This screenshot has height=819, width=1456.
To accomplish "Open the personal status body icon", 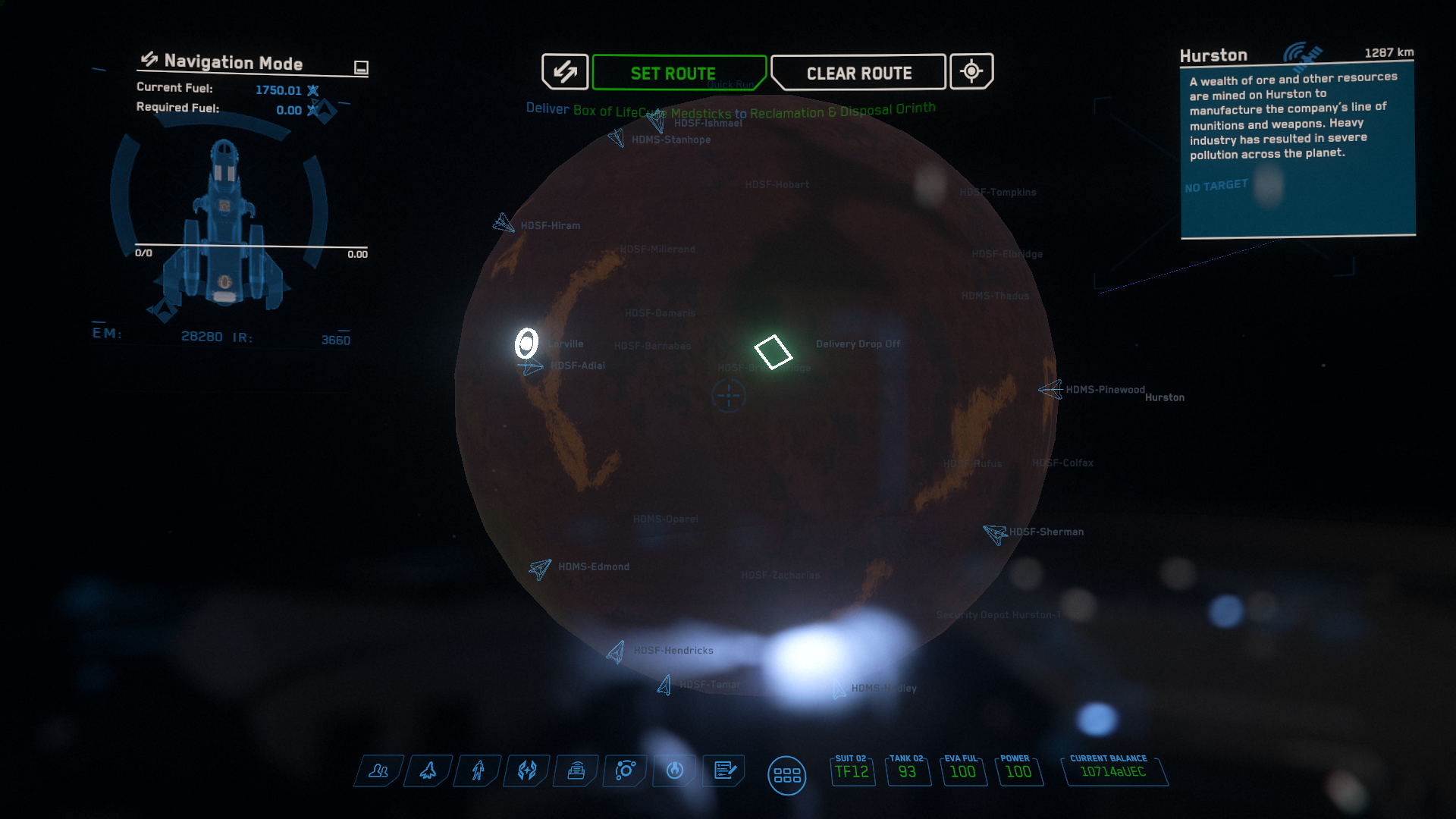I will click(478, 771).
